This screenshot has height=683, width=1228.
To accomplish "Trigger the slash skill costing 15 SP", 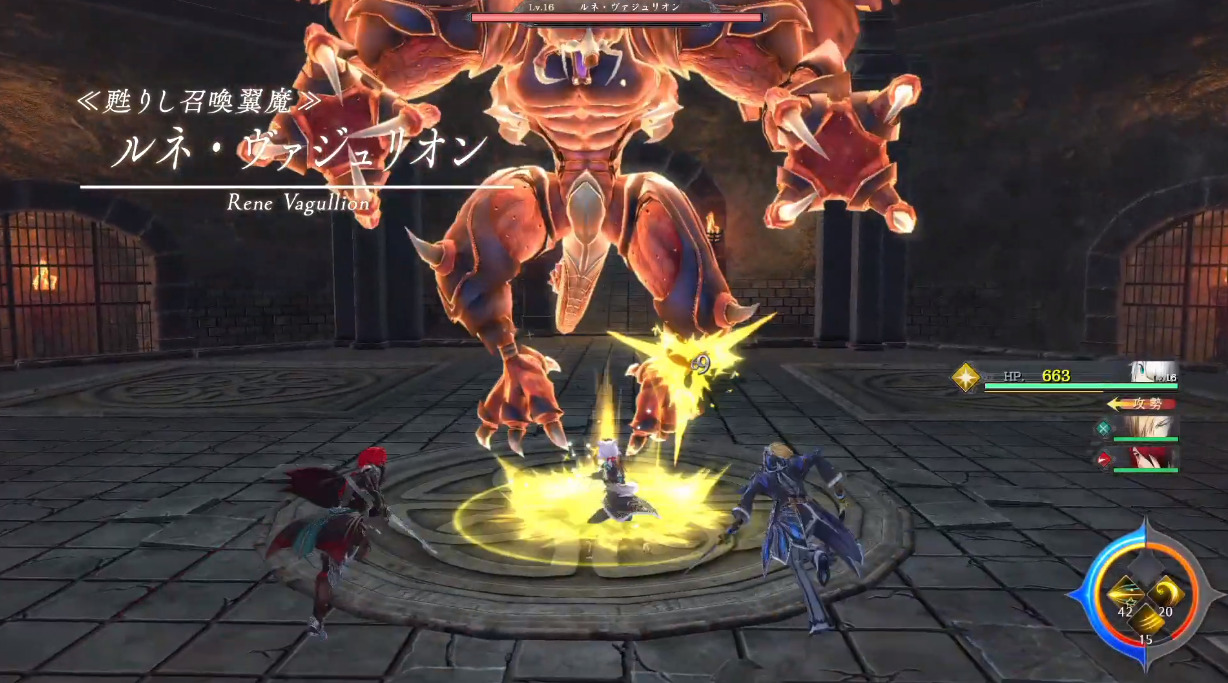I will [1146, 621].
